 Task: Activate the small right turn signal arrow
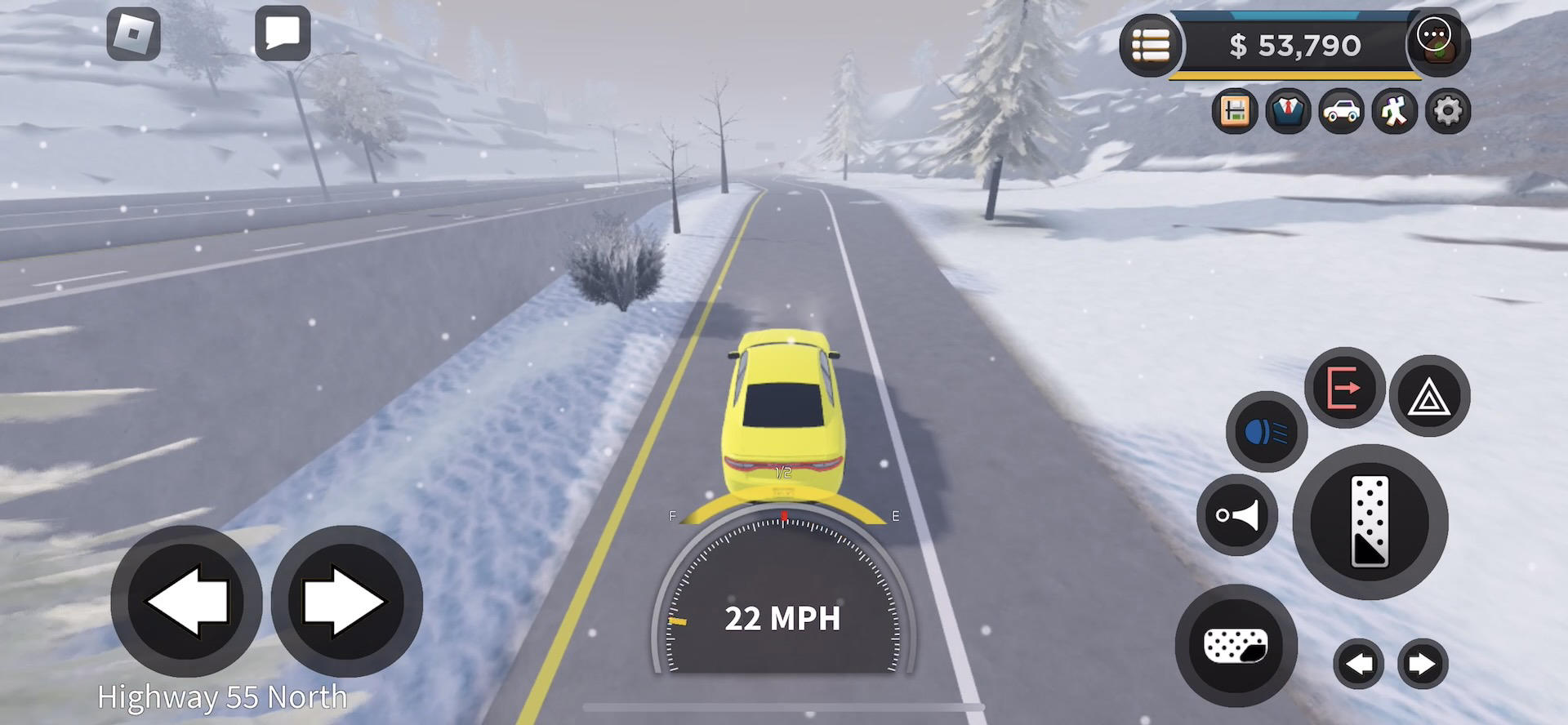1422,664
